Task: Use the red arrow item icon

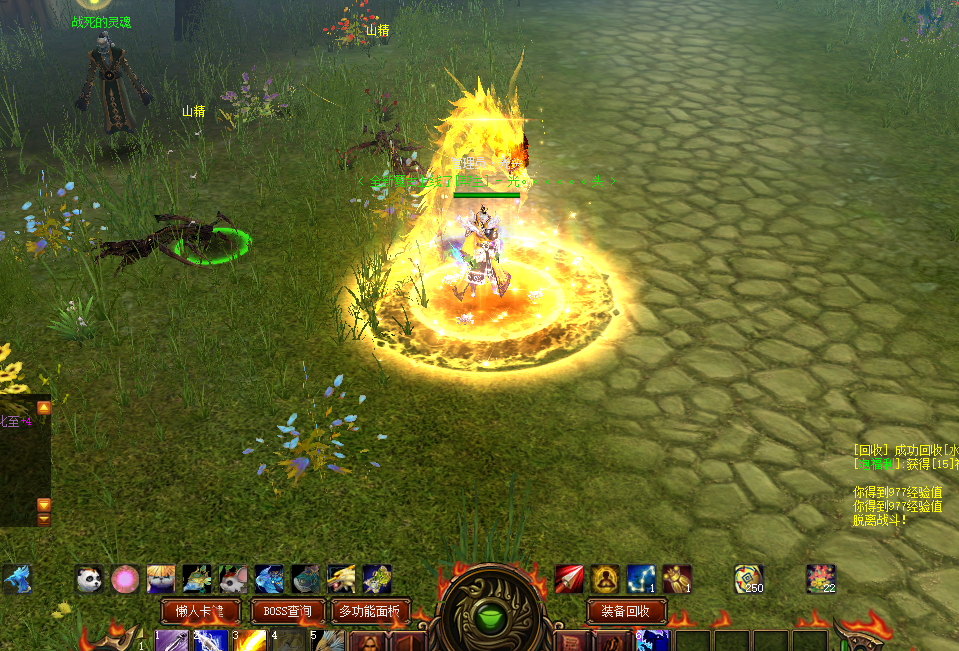Action: coord(569,579)
